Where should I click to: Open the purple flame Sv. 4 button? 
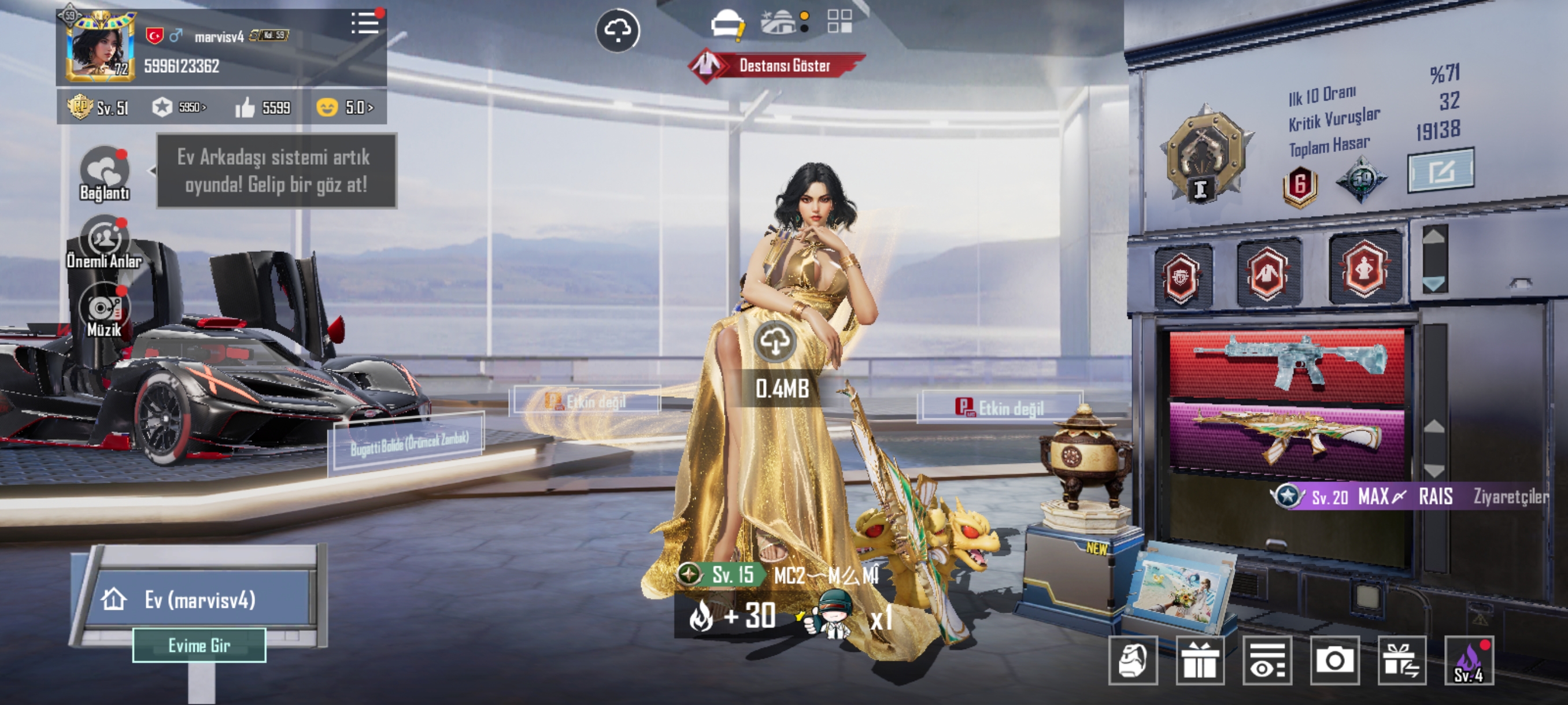[1469, 661]
